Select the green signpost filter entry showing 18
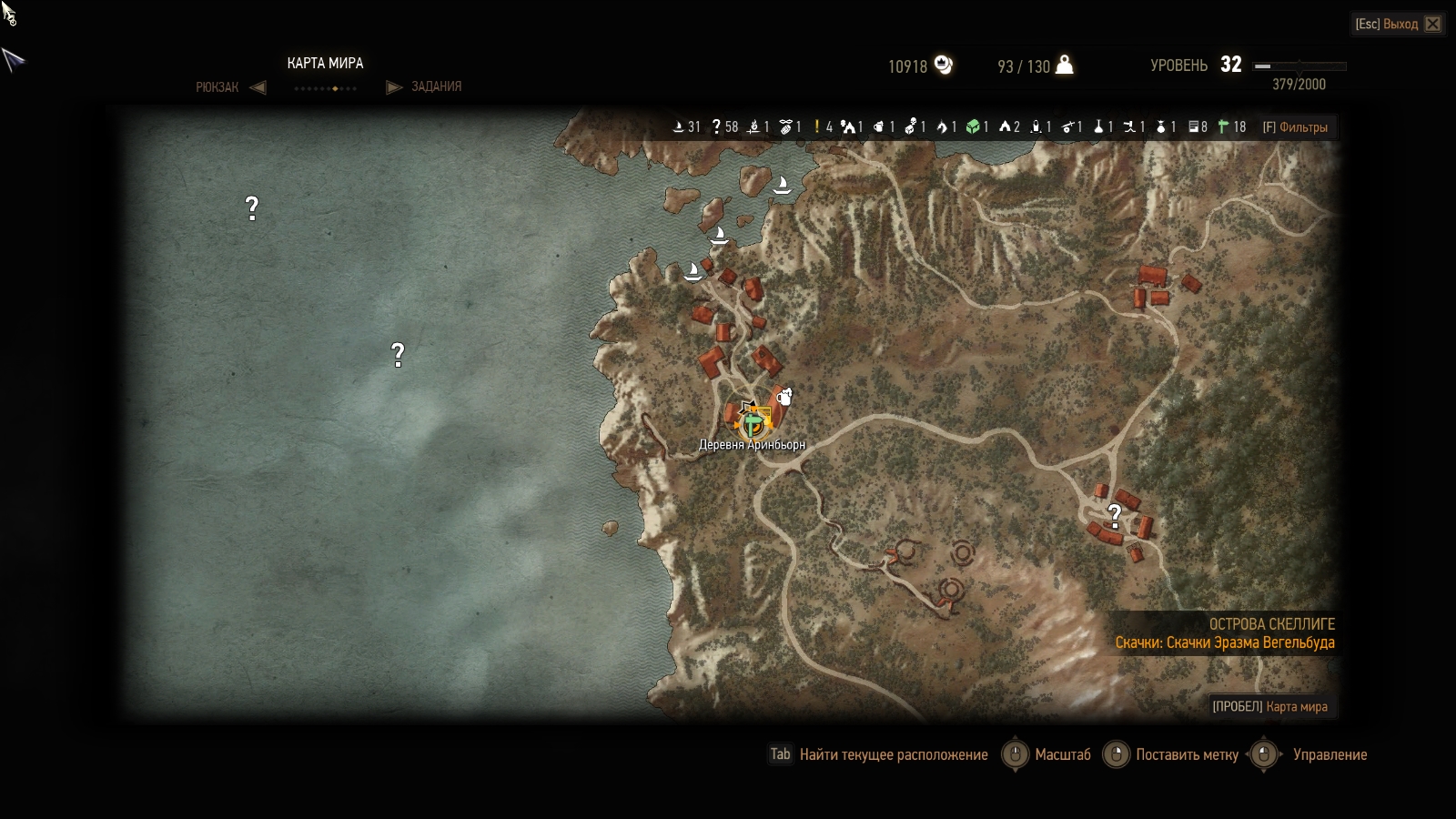This screenshot has width=1456, height=819. pyautogui.click(x=1232, y=127)
